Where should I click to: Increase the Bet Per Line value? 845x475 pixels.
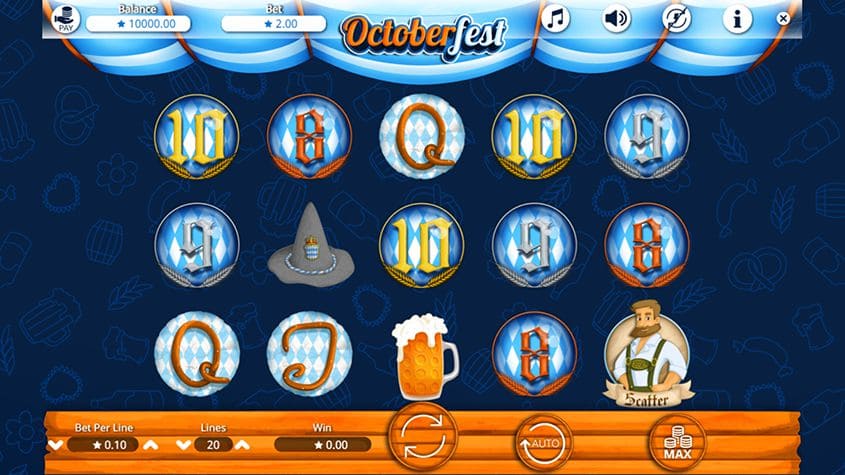click(150, 444)
